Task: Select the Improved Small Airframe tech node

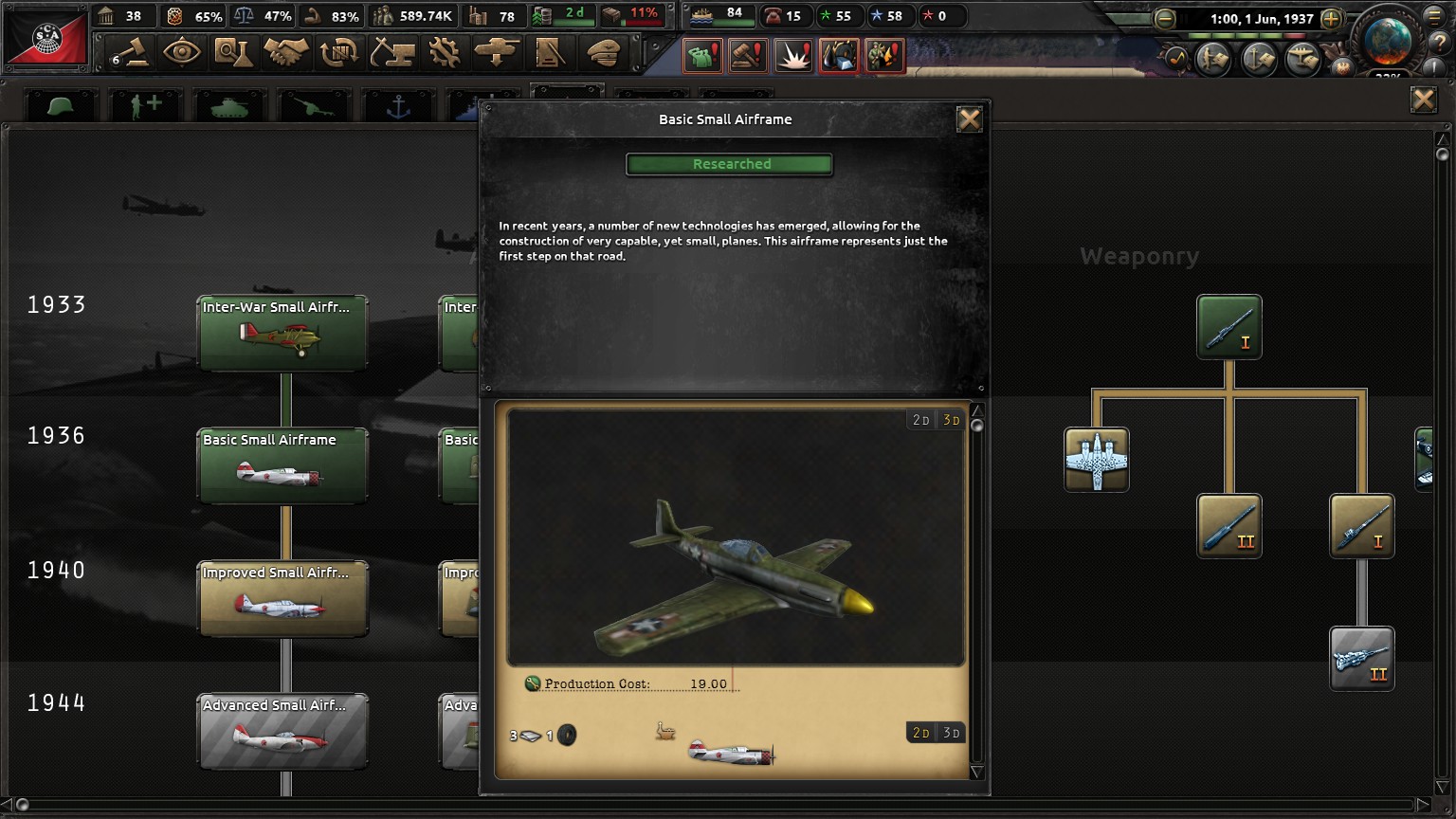Action: [282, 598]
